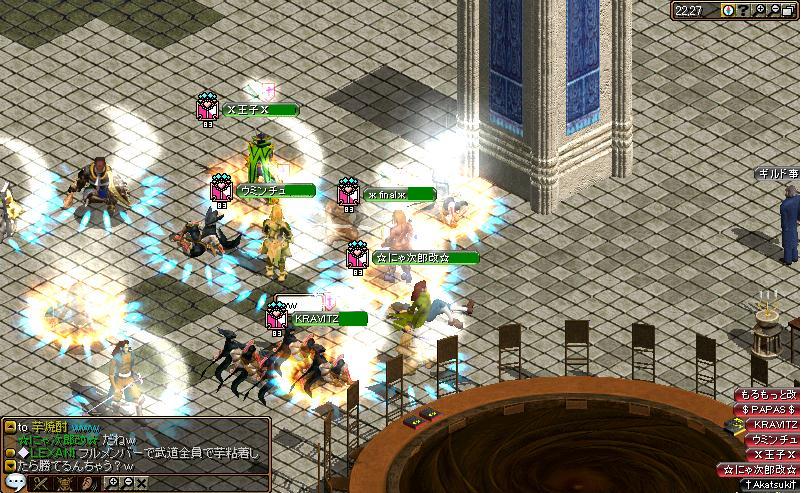
Task: Click the compass icon on the minimap bar
Action: click(x=728, y=9)
